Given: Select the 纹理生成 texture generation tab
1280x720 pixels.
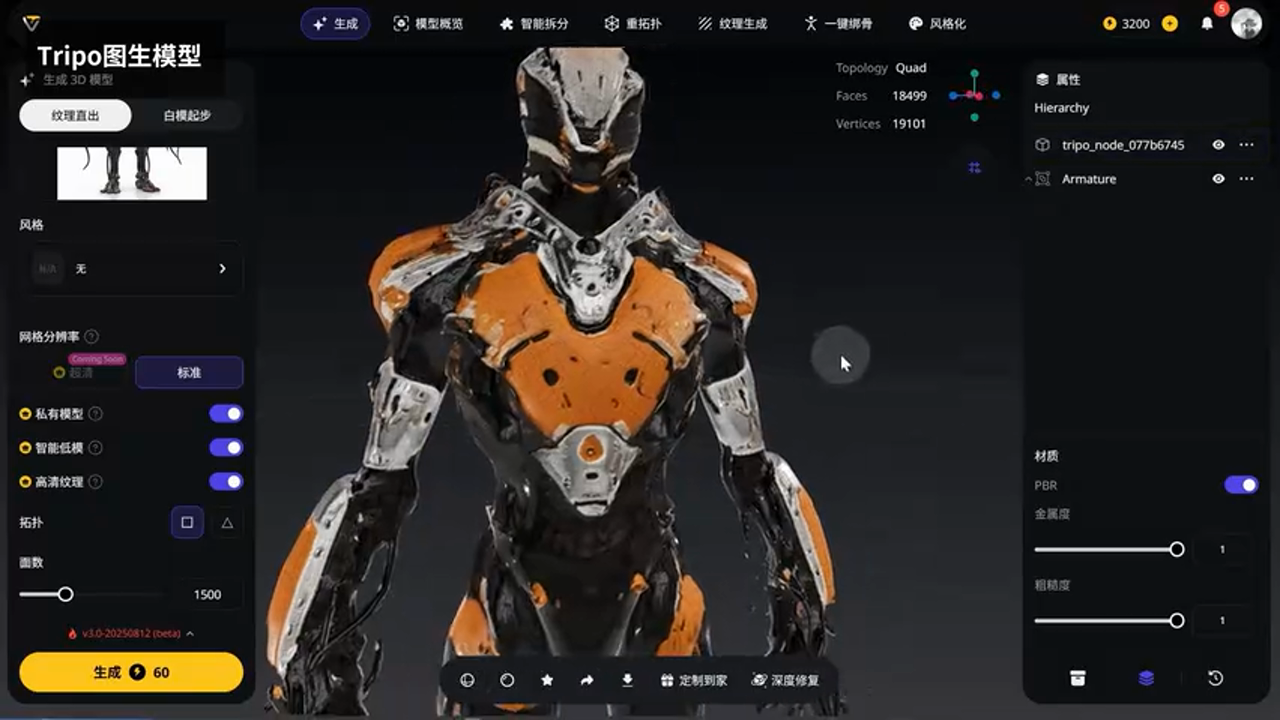Looking at the screenshot, I should pyautogui.click(x=733, y=23).
